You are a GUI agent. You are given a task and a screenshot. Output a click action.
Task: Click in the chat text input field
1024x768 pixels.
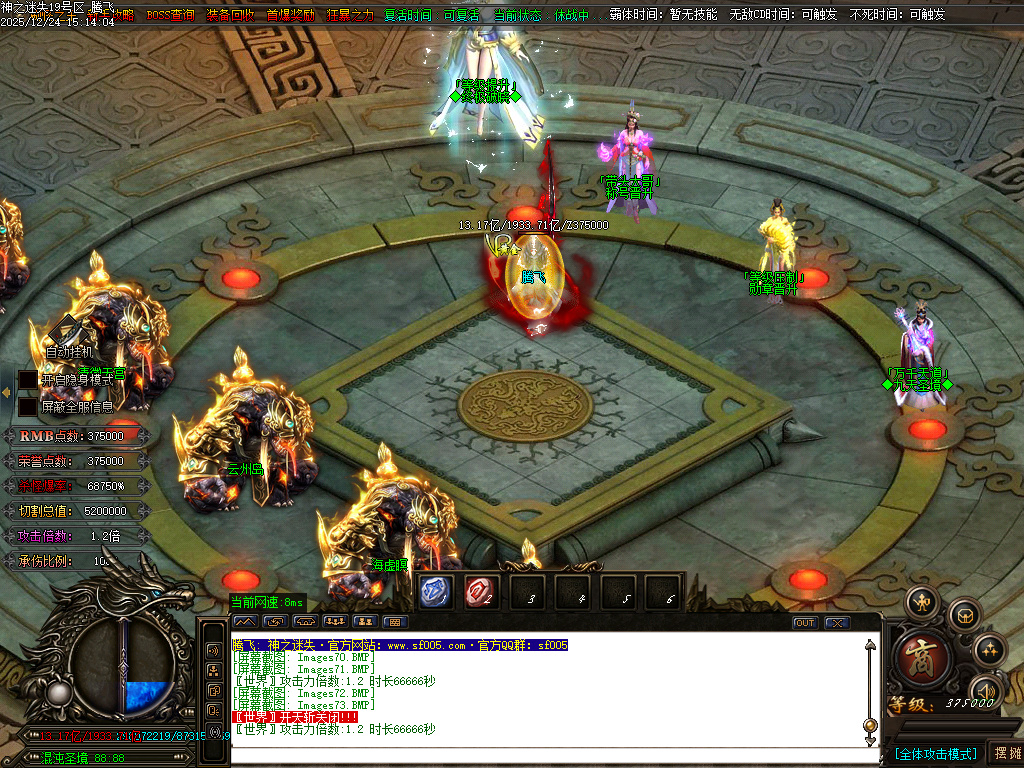coord(540,757)
